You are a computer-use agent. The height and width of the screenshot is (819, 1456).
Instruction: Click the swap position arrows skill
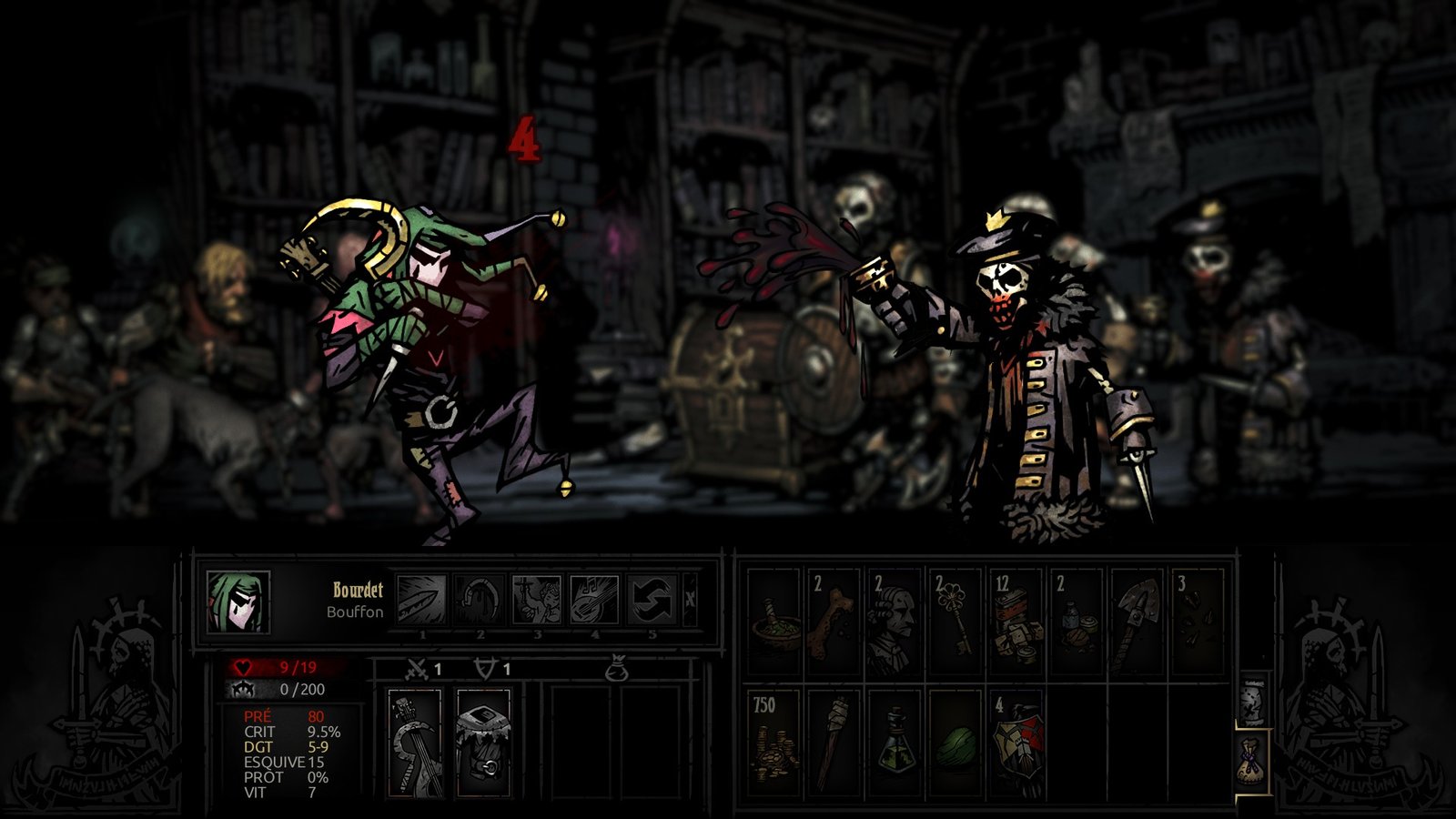(652, 600)
